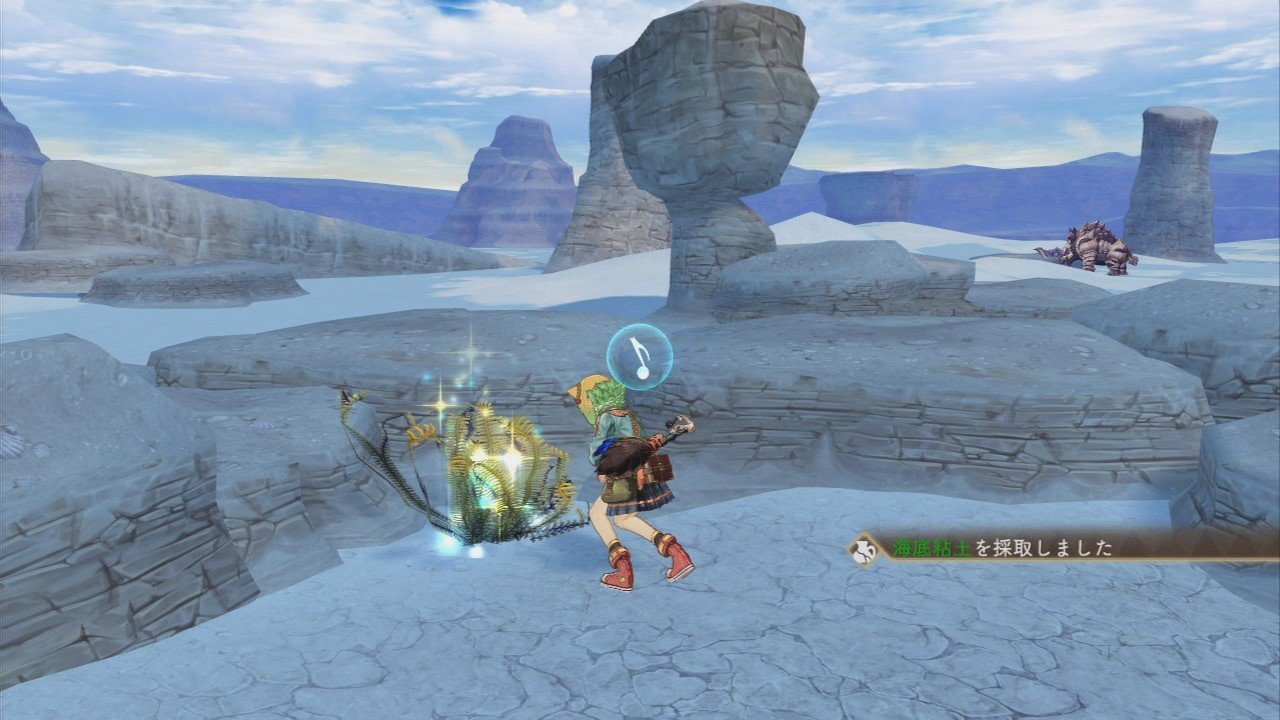Select the green-haired player character

click(625, 470)
